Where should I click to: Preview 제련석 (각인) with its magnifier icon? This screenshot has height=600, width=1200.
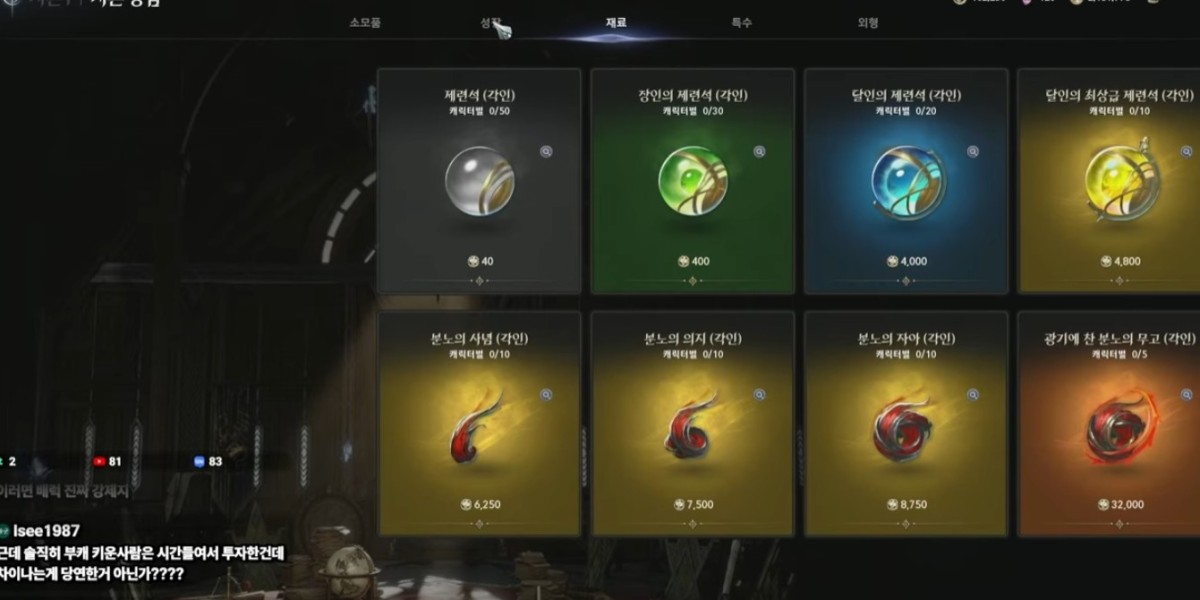click(546, 152)
